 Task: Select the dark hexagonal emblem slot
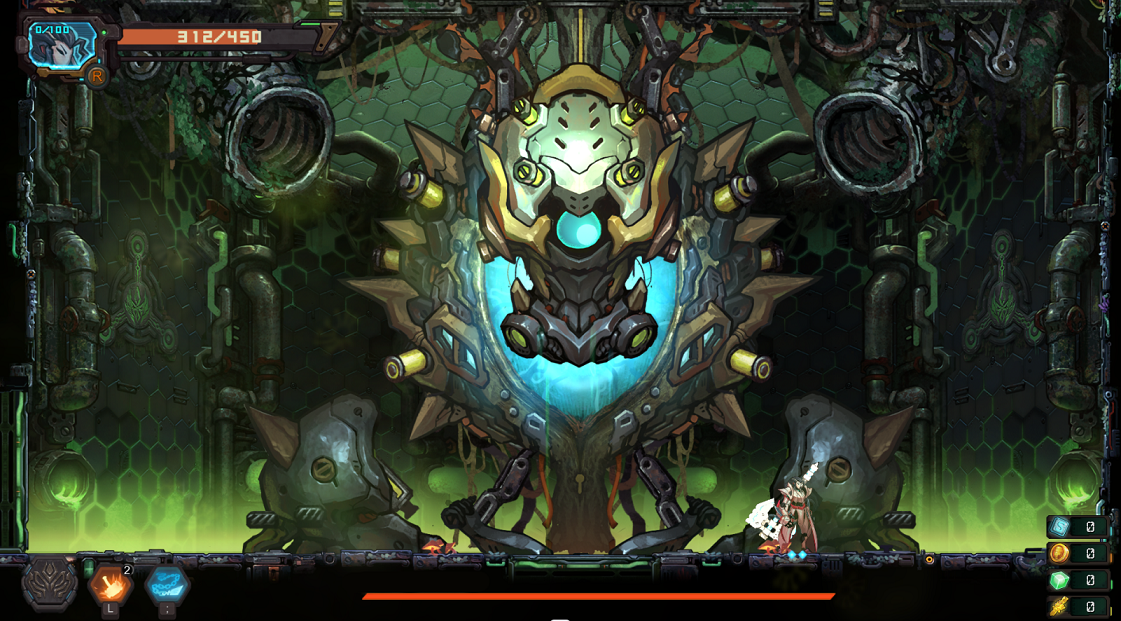[50, 583]
